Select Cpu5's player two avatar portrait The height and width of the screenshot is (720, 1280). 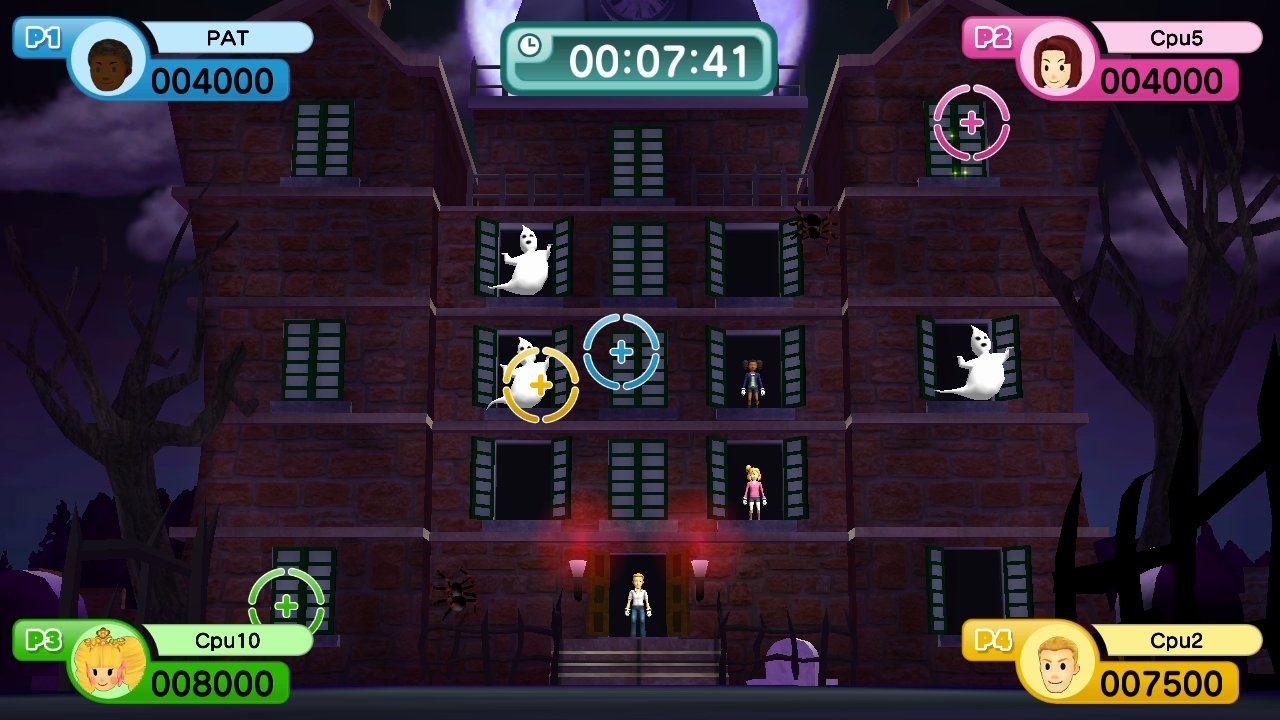1056,60
